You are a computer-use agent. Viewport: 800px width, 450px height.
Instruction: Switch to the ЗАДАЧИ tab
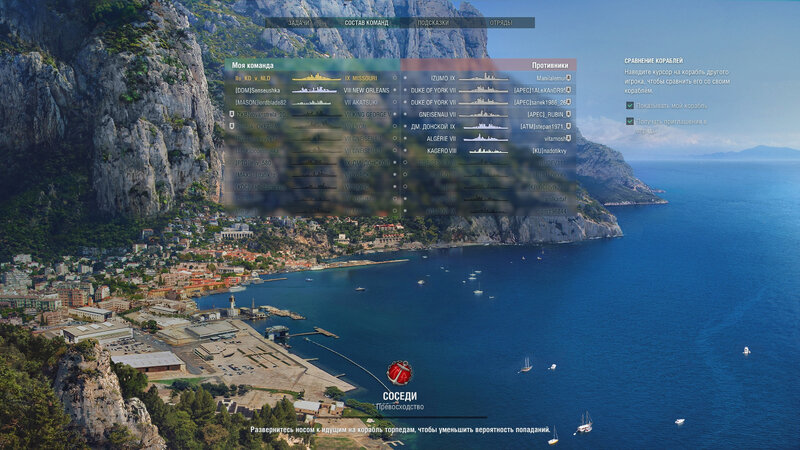[x=297, y=22]
